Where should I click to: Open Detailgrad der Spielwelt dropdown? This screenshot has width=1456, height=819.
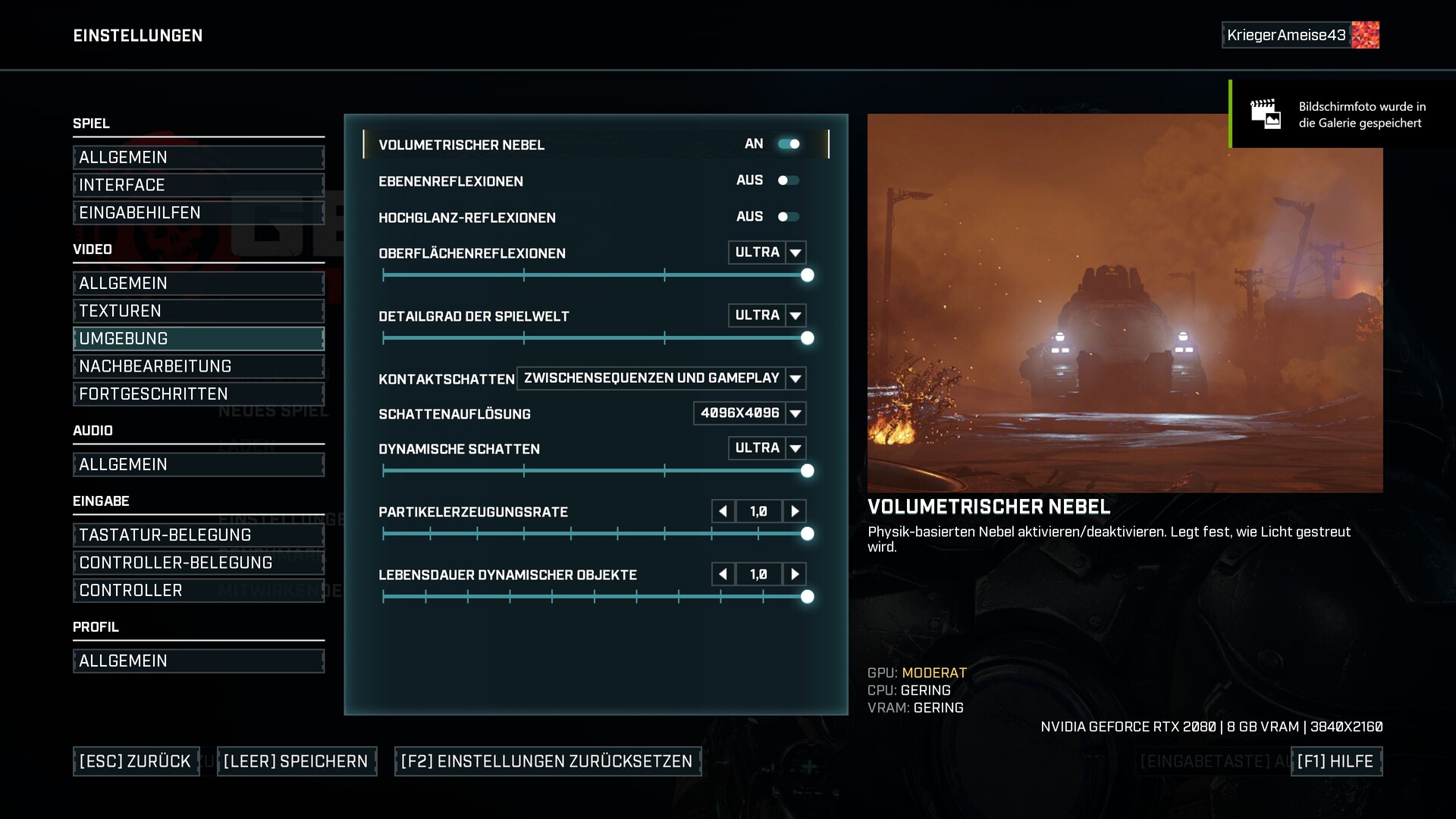pos(795,315)
